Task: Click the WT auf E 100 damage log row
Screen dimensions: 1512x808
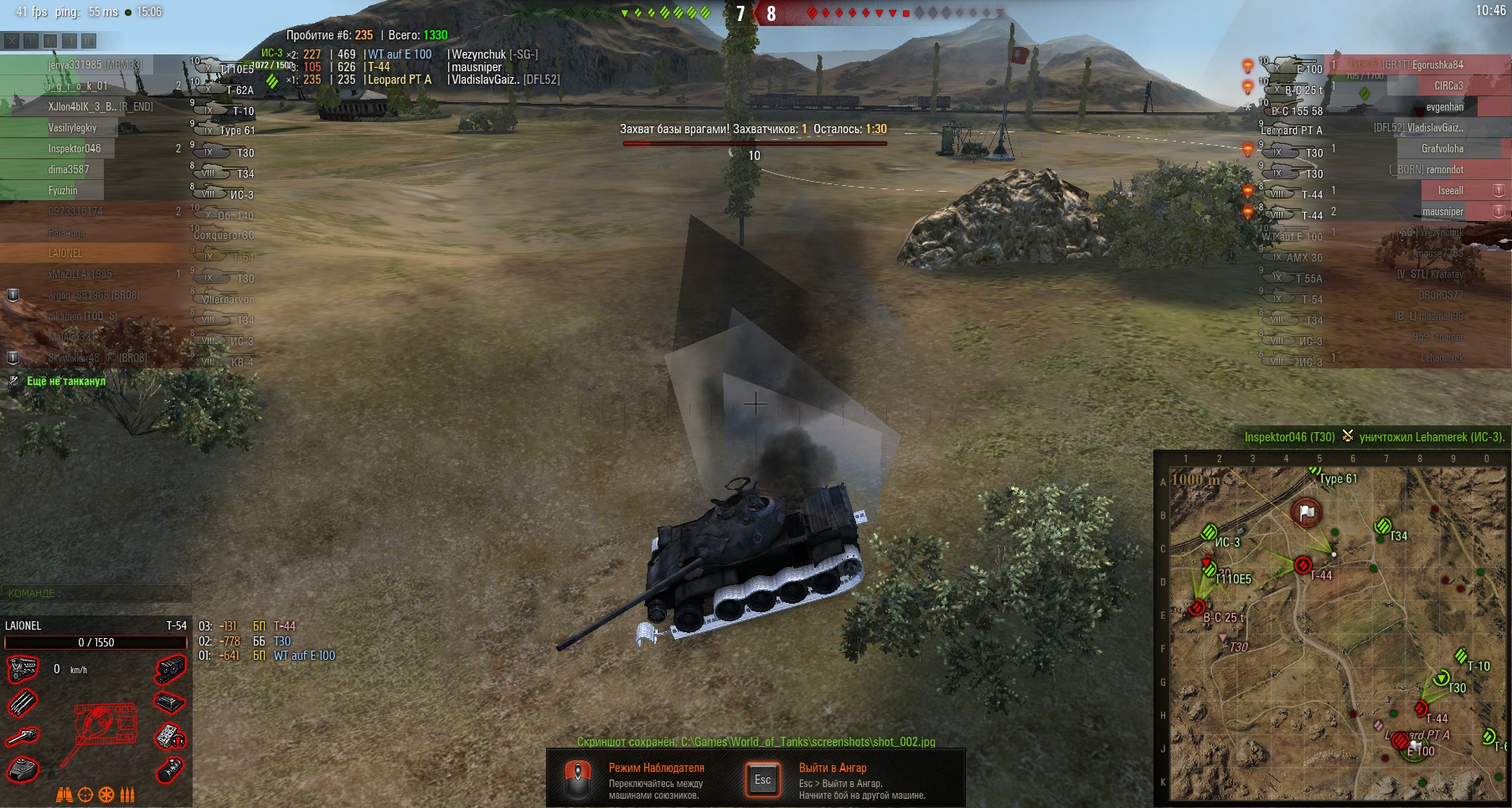Action: pos(303,656)
